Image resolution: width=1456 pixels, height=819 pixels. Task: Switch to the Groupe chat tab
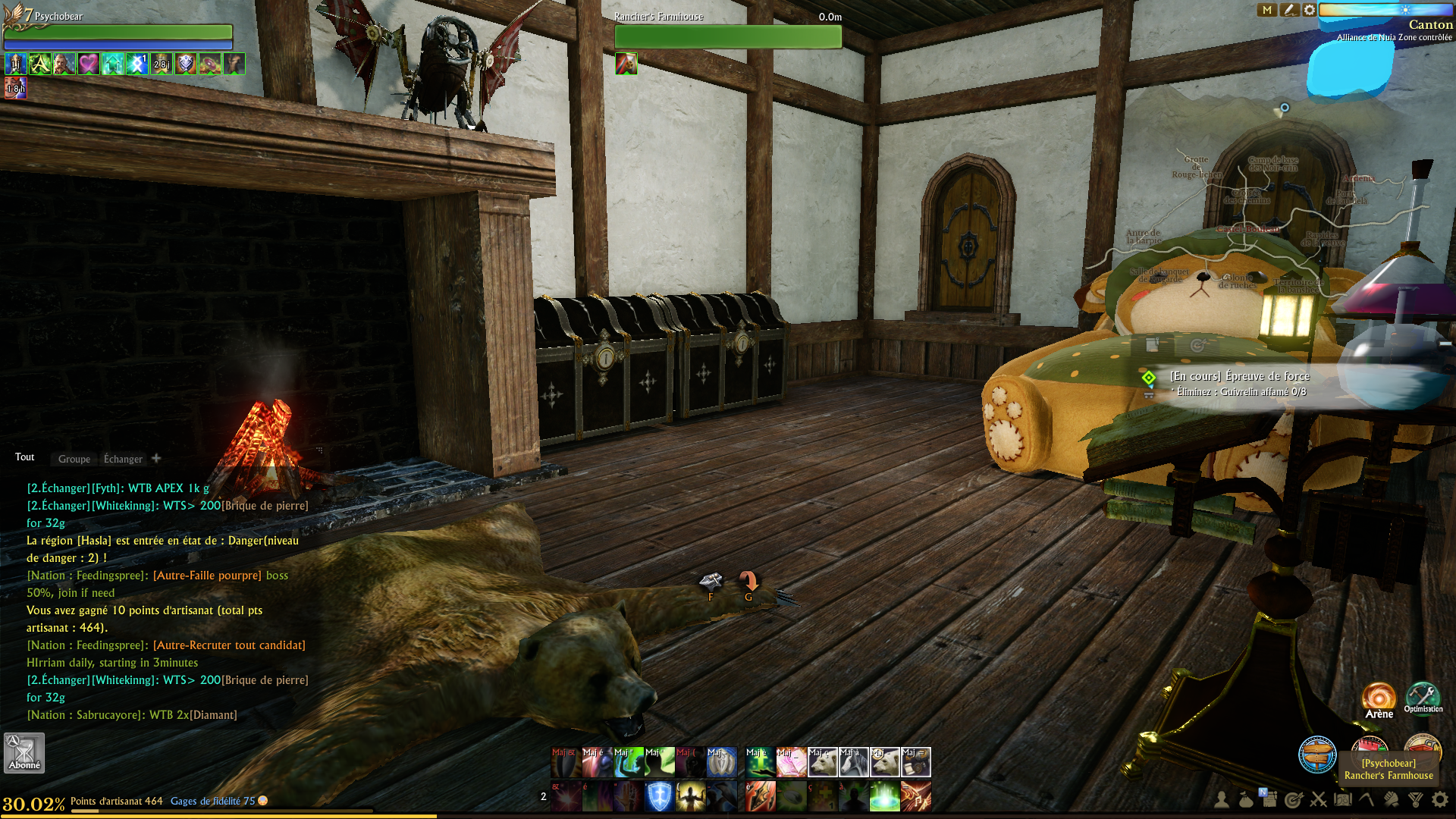[x=74, y=459]
